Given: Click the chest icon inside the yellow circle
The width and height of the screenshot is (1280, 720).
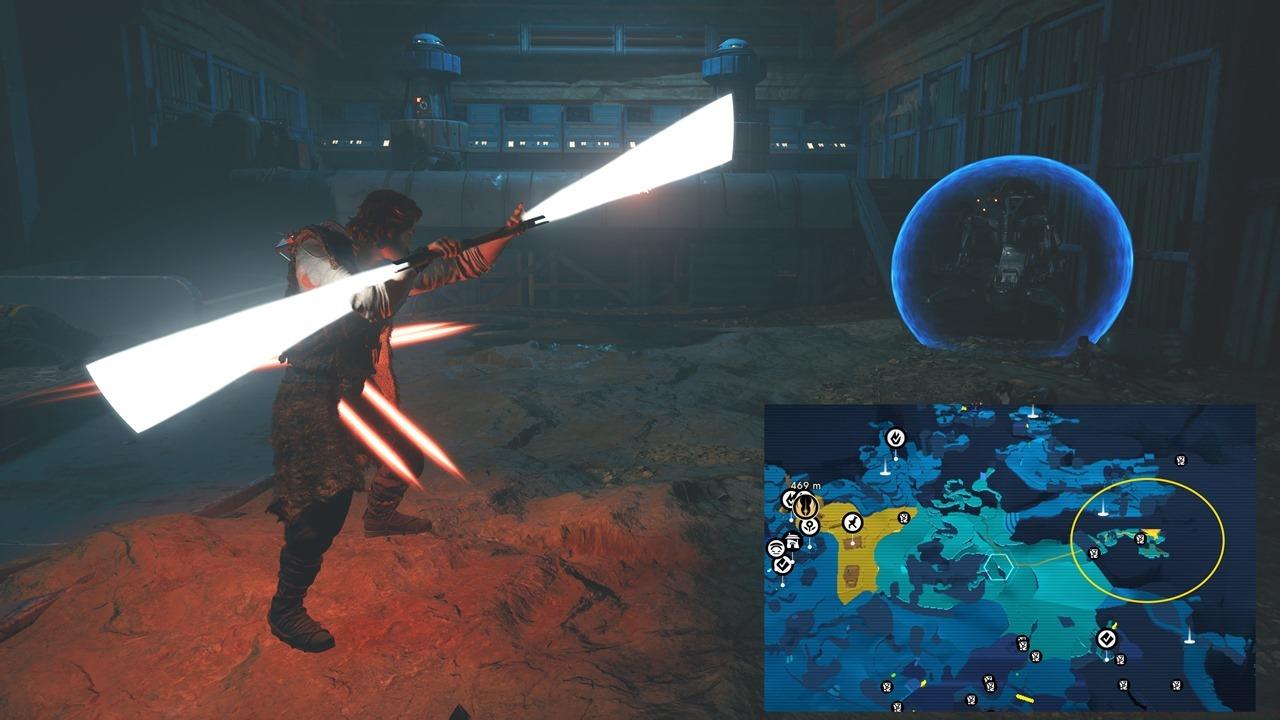Looking at the screenshot, I should (x=1139, y=537).
